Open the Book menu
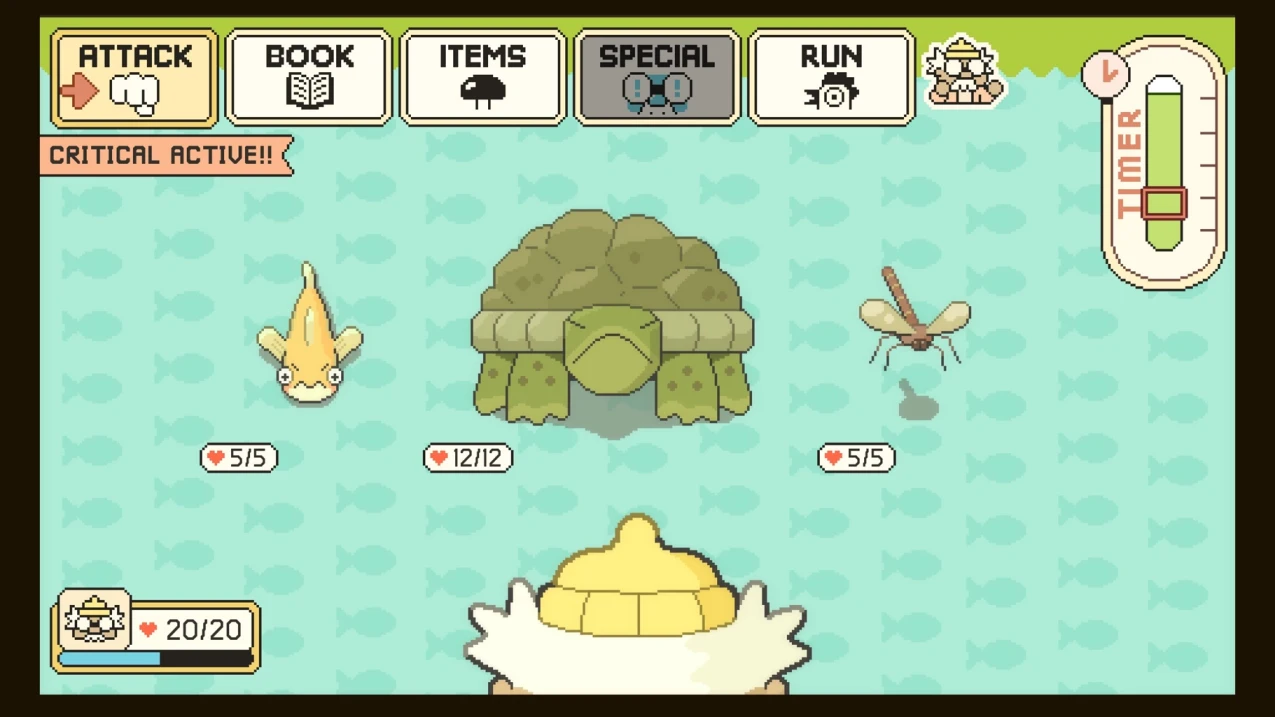The height and width of the screenshot is (717, 1275). click(x=309, y=77)
